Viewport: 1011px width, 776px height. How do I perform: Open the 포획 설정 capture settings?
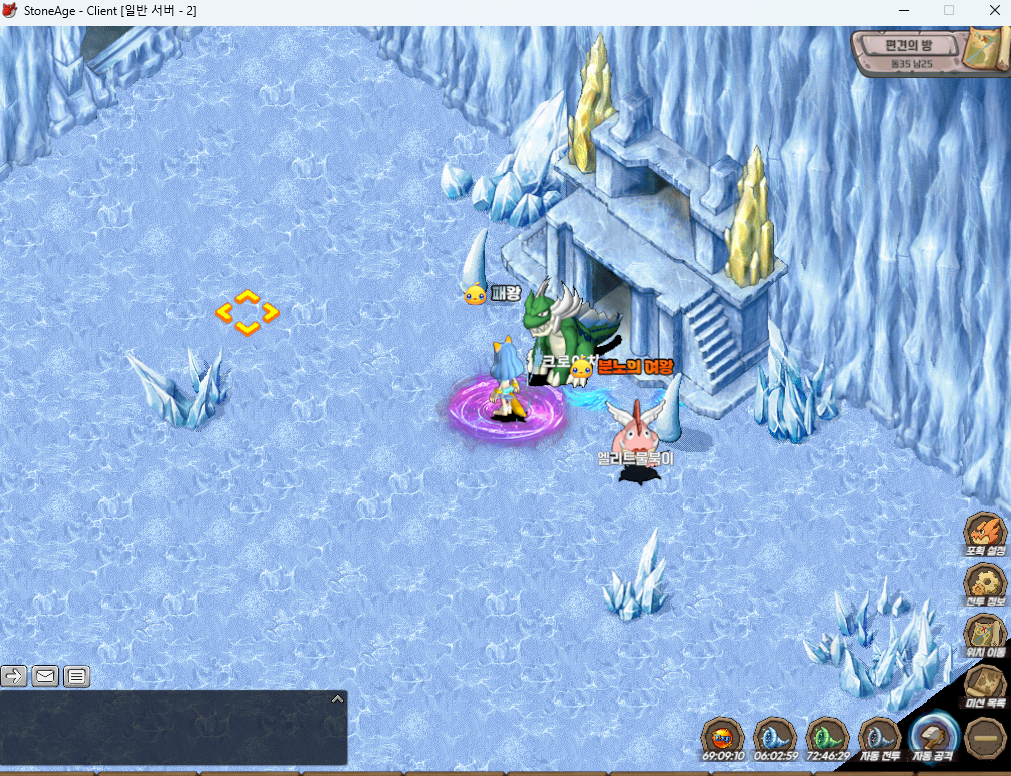(x=984, y=533)
